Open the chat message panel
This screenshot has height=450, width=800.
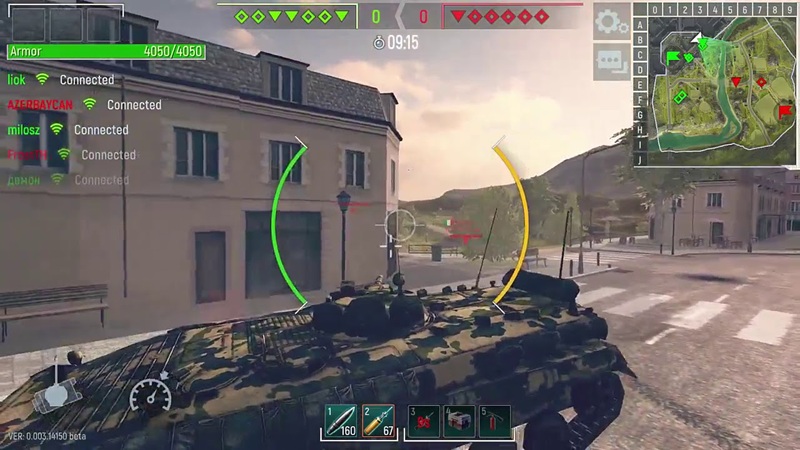pyautogui.click(x=611, y=61)
